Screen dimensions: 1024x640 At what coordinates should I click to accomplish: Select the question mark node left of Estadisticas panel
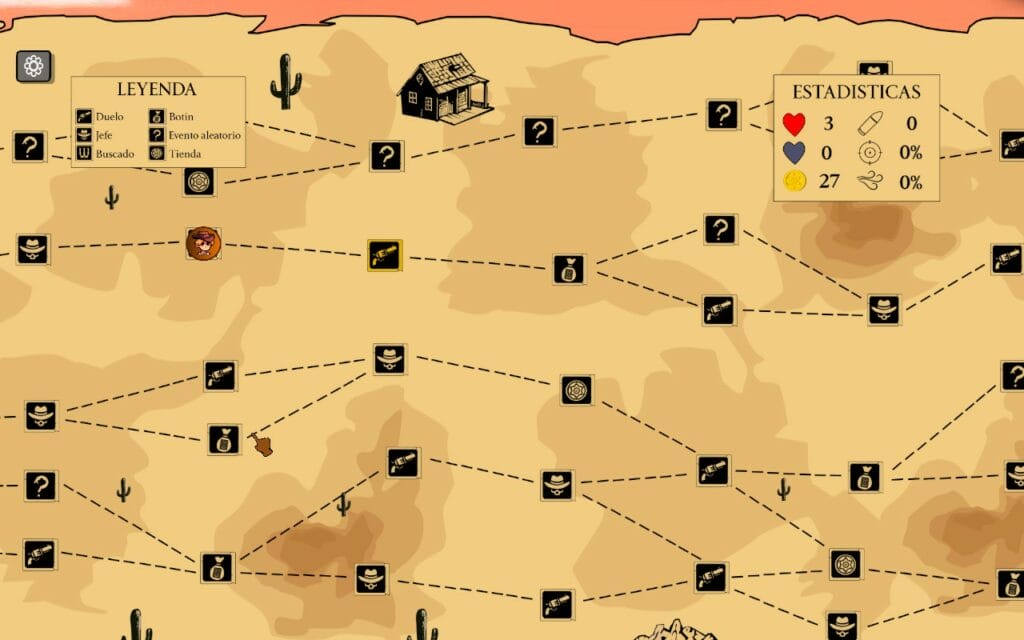(722, 114)
